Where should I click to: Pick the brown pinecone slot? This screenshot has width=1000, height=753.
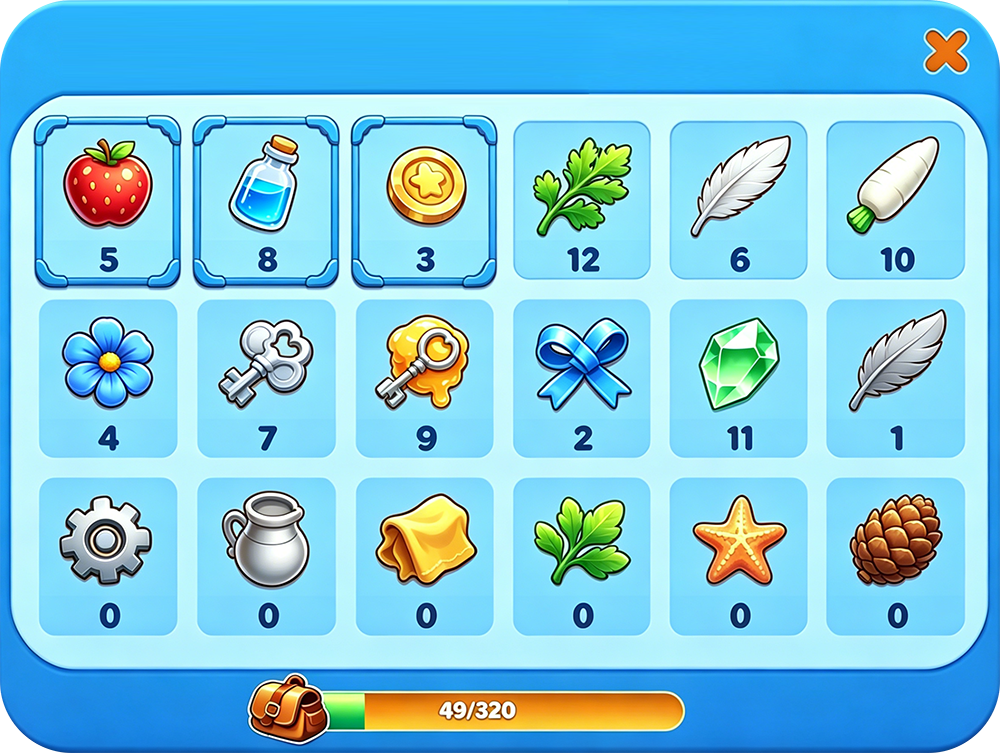click(896, 556)
